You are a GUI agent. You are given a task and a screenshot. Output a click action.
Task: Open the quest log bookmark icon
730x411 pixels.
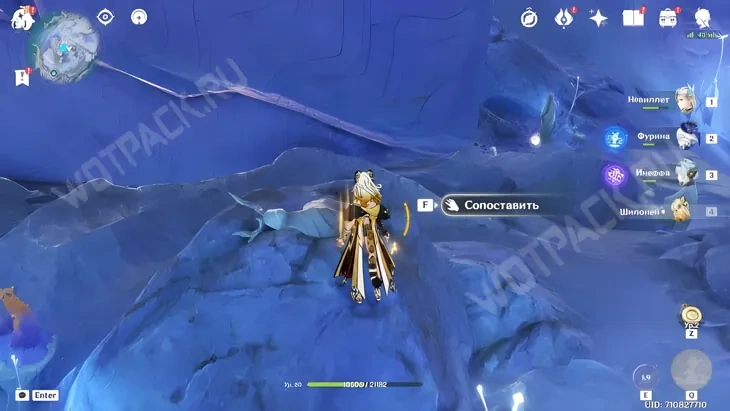point(21,77)
